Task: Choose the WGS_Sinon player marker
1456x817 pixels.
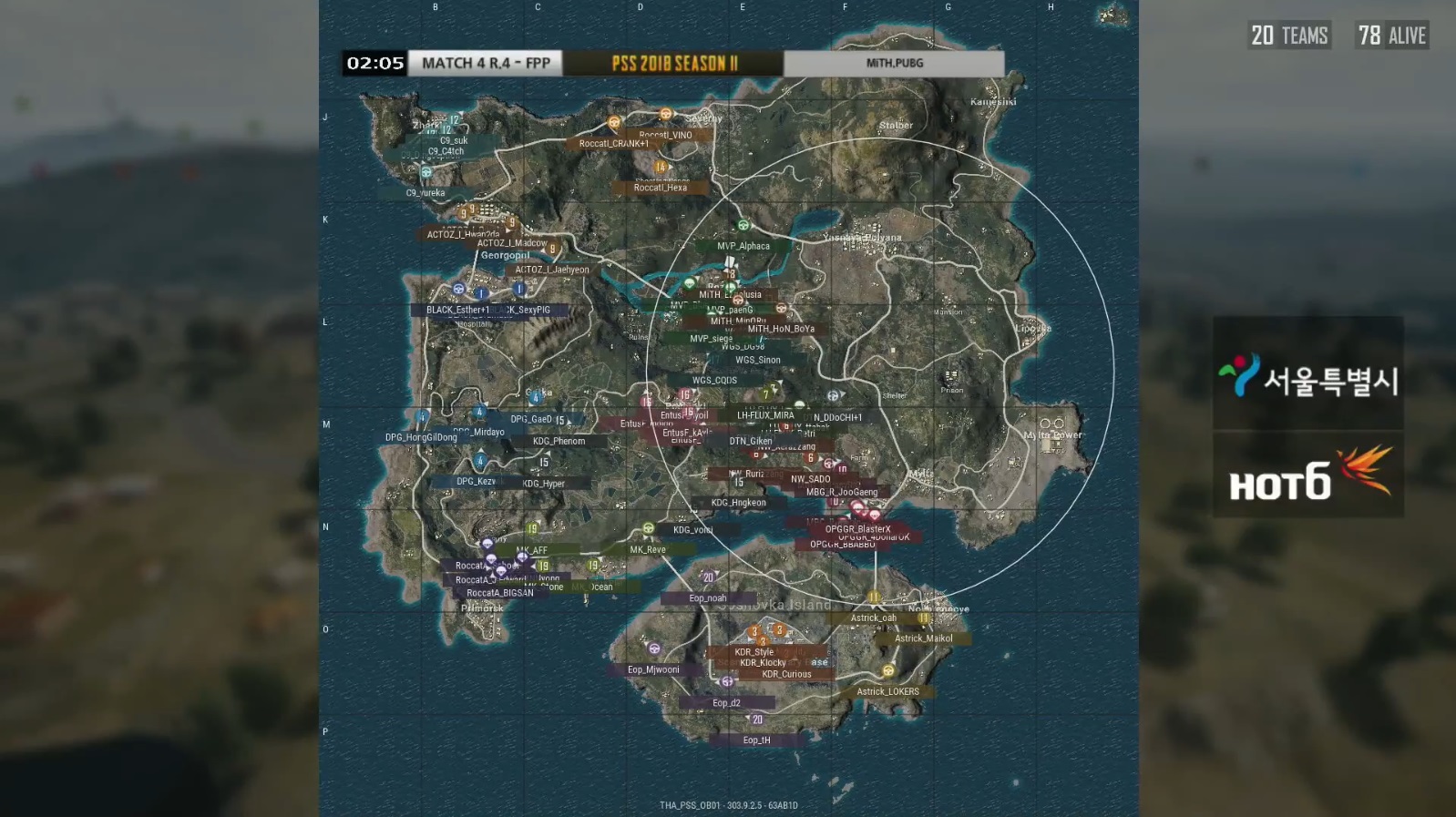Action: pyautogui.click(x=758, y=360)
